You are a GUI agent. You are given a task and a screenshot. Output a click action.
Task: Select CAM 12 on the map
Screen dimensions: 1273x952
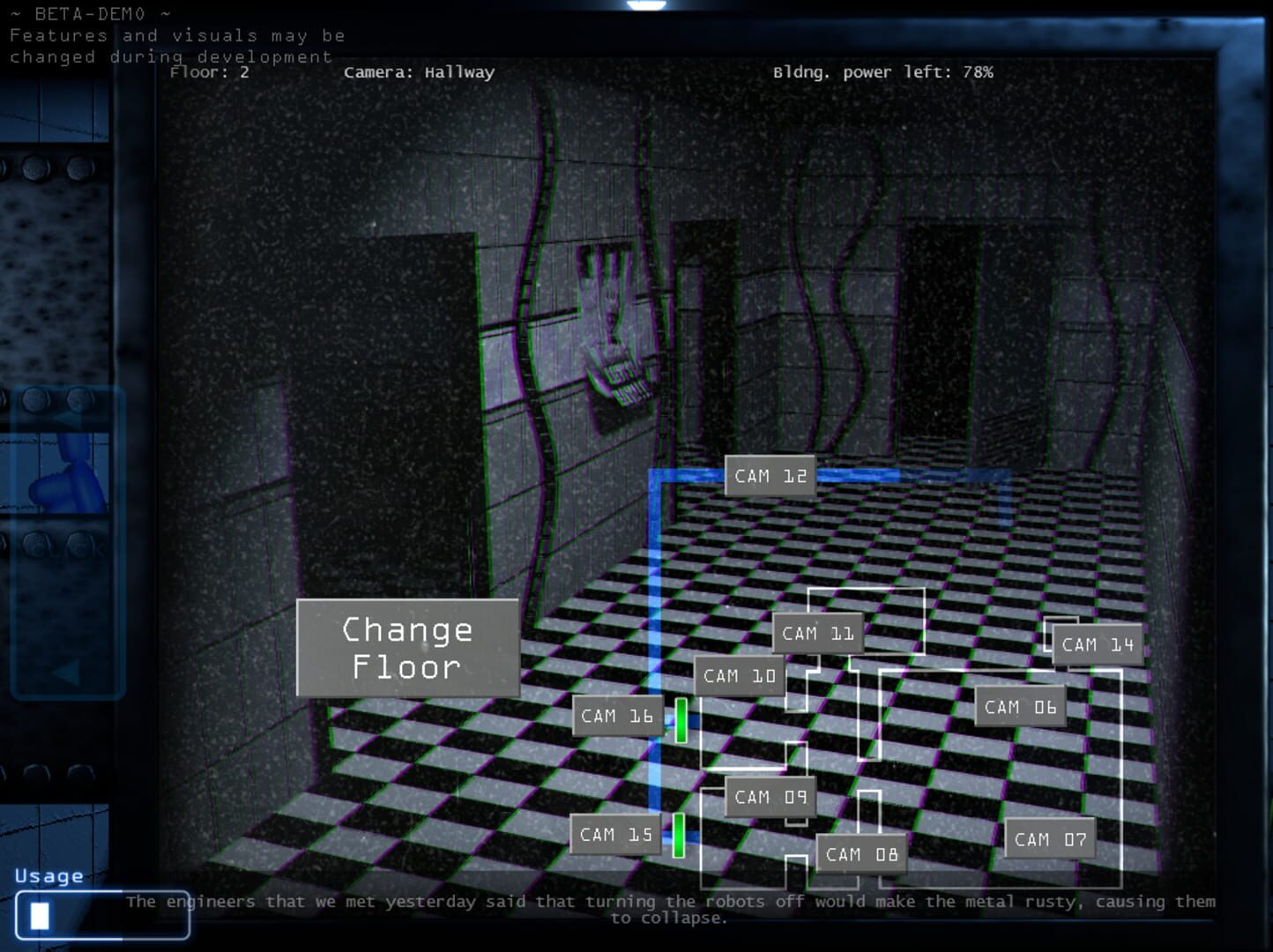click(x=769, y=475)
